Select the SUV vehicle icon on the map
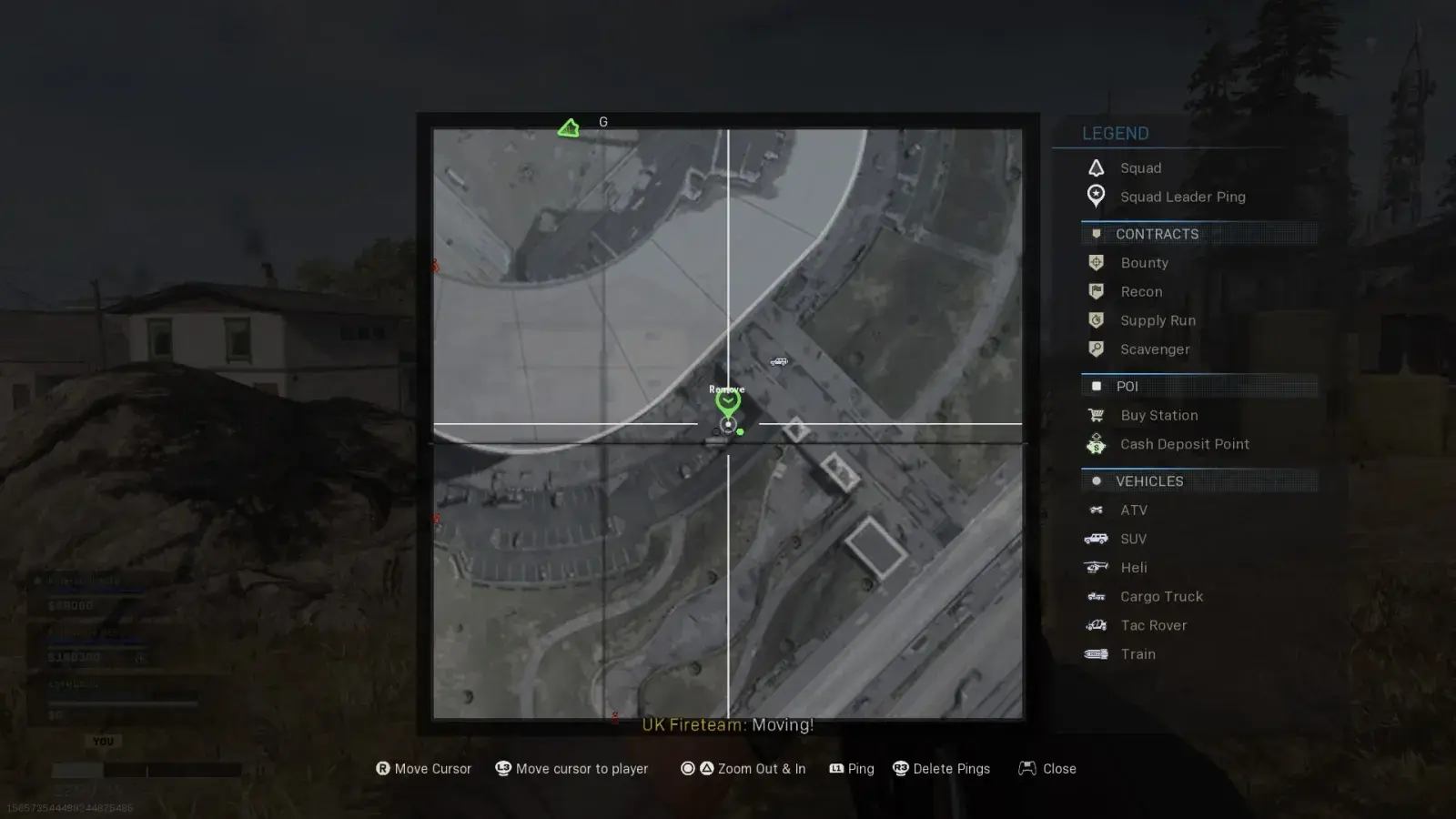This screenshot has height=819, width=1456. coord(779,362)
